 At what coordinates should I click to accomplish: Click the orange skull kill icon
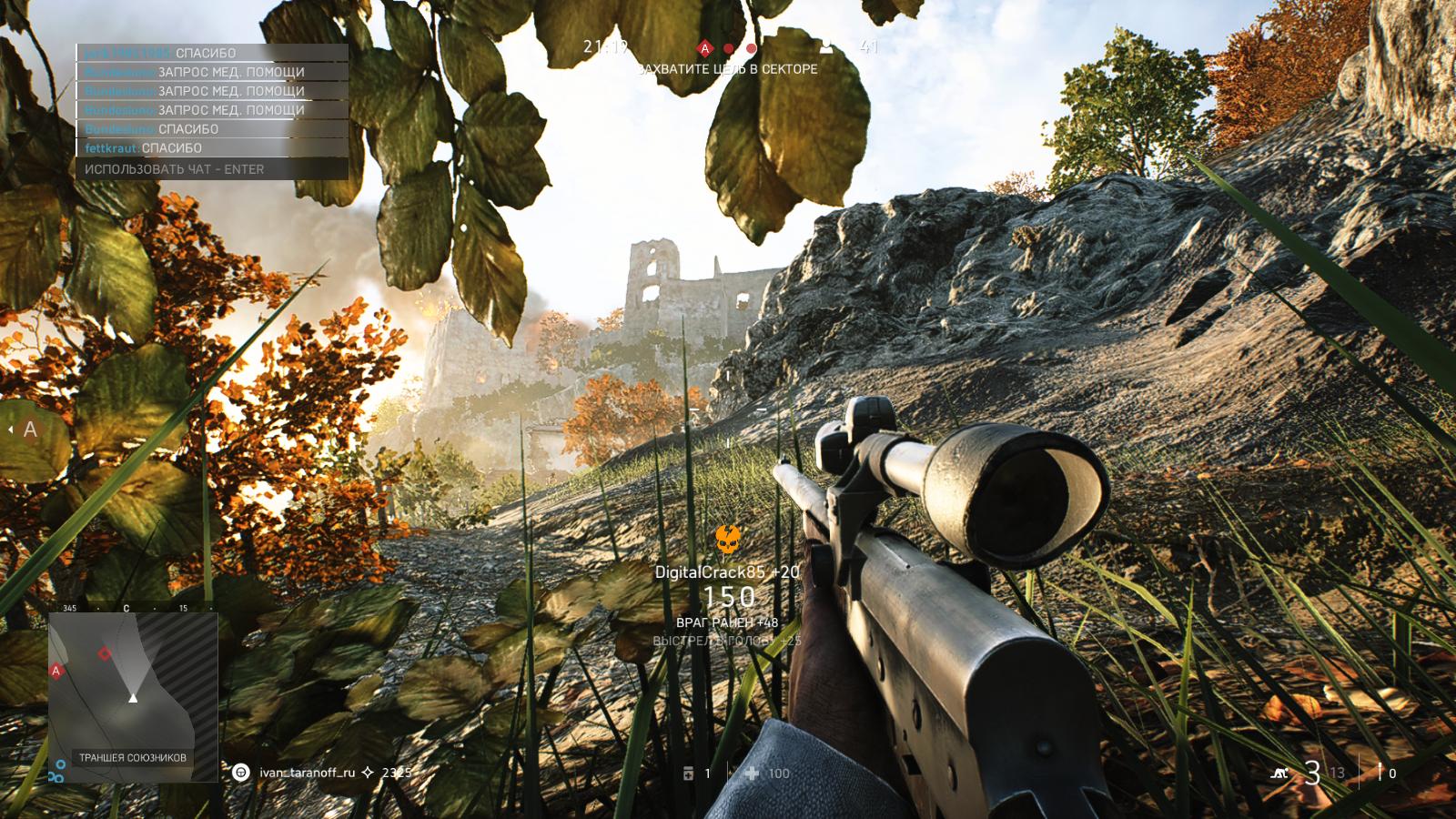pos(727,539)
